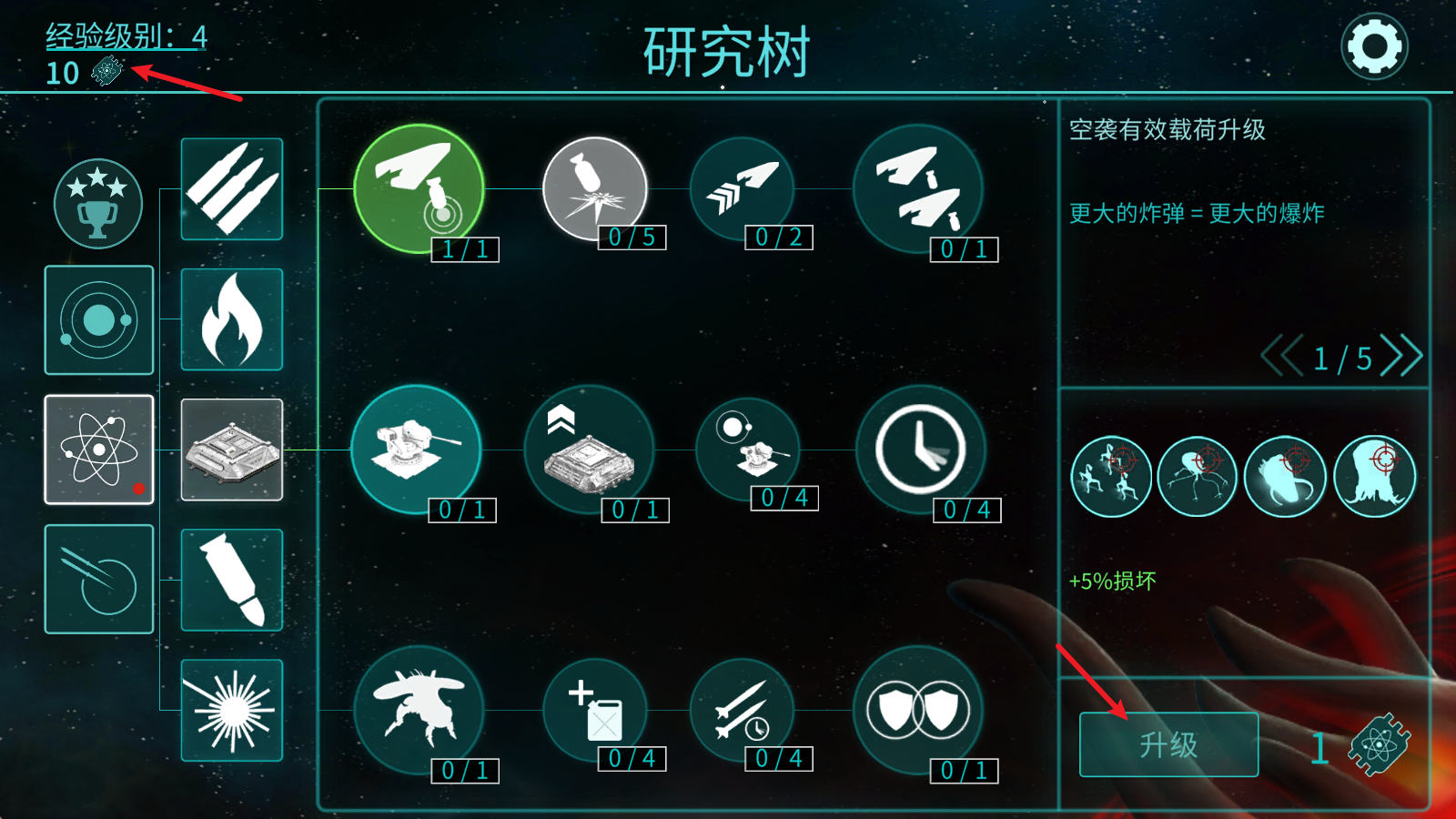The image size is (1456, 819).
Task: Select the dual shields research node
Action: 919,708
